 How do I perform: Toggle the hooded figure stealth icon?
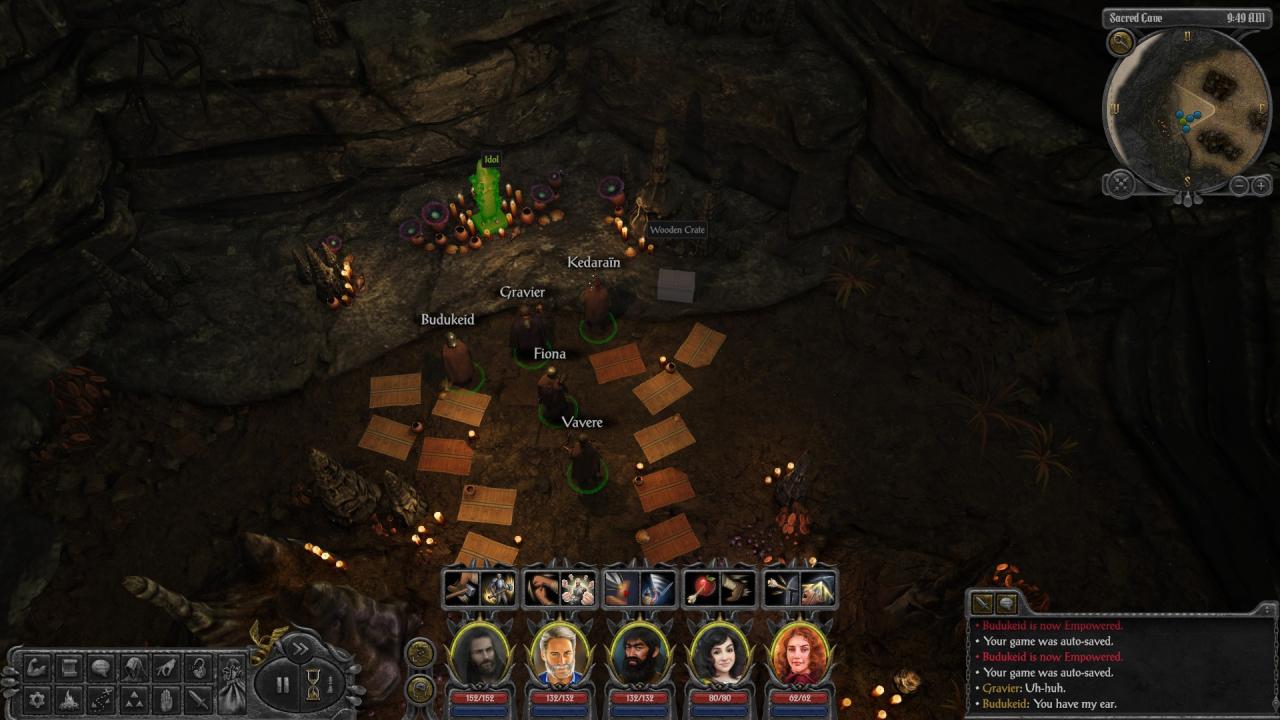point(133,668)
